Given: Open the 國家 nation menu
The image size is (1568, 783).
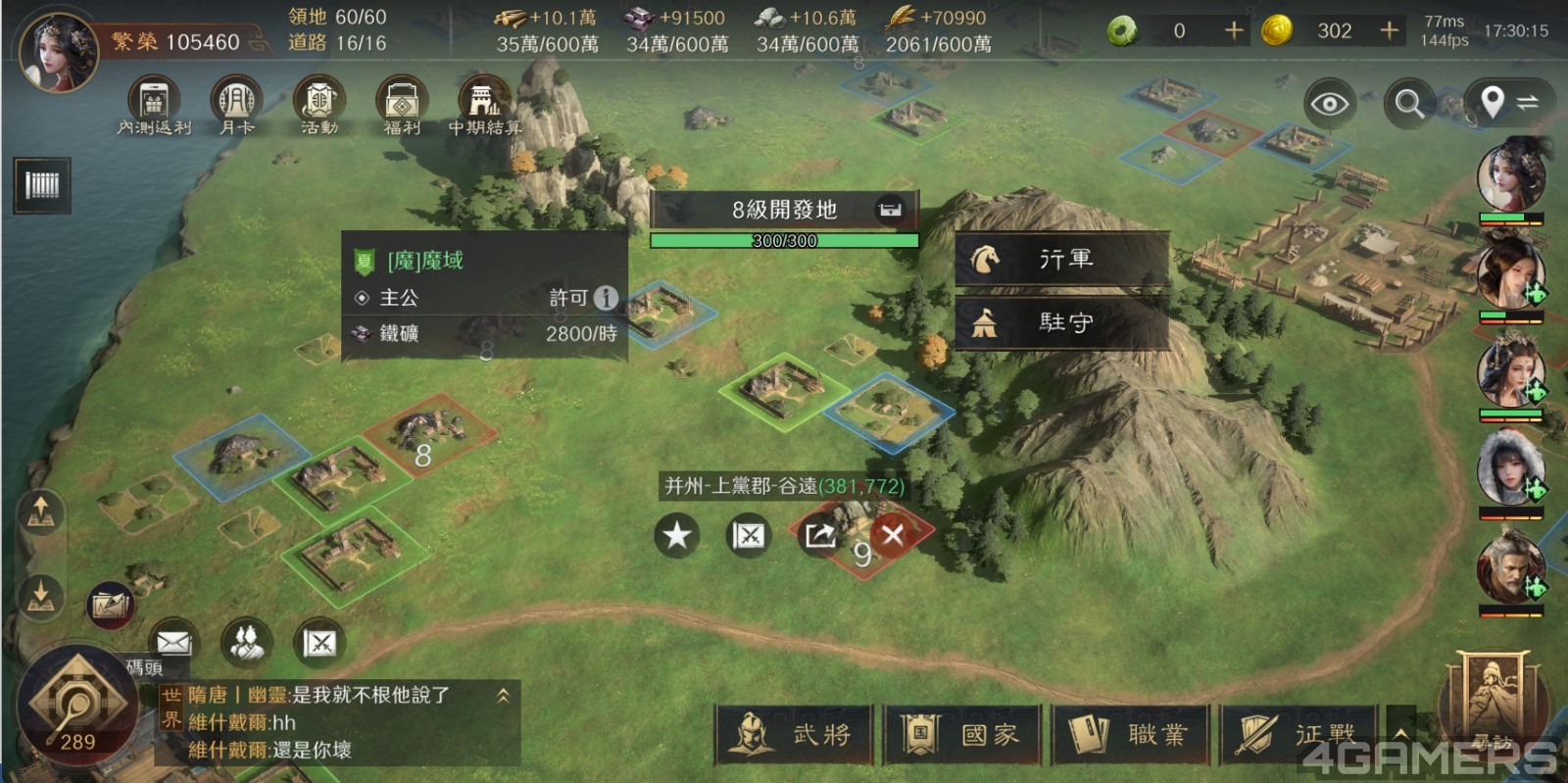Looking at the screenshot, I should click(961, 733).
